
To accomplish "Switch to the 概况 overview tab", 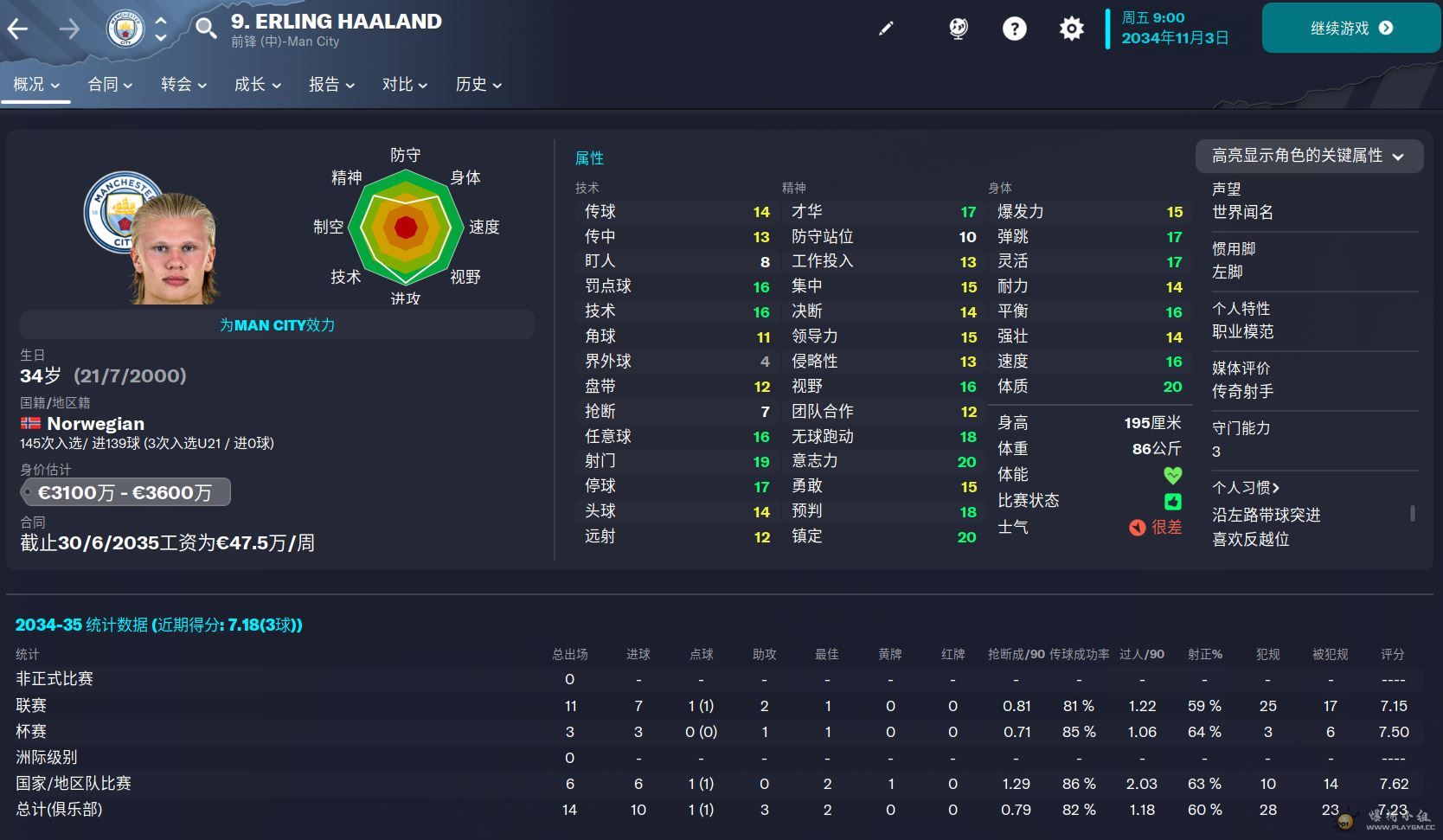I will pyautogui.click(x=36, y=85).
